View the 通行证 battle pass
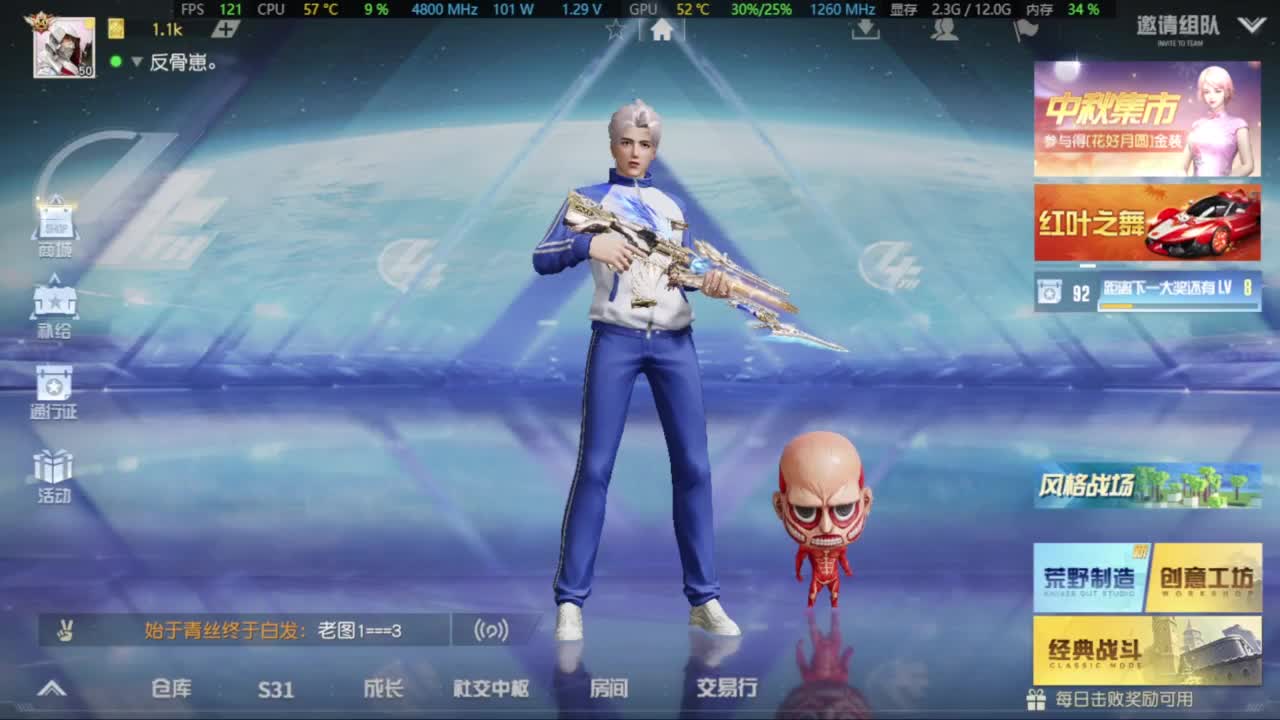The image size is (1280, 720). pos(52,390)
